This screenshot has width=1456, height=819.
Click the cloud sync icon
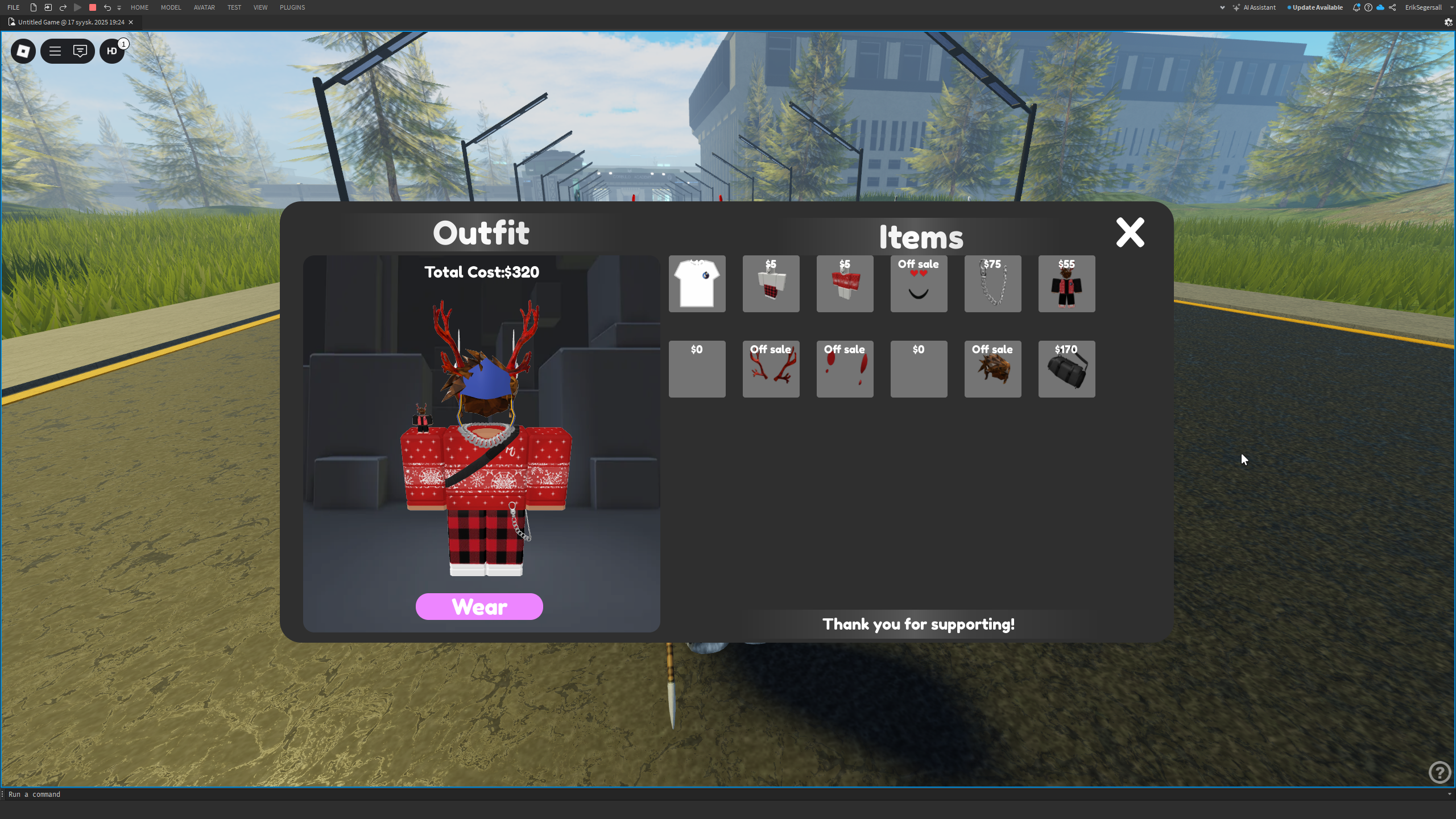point(1380,7)
